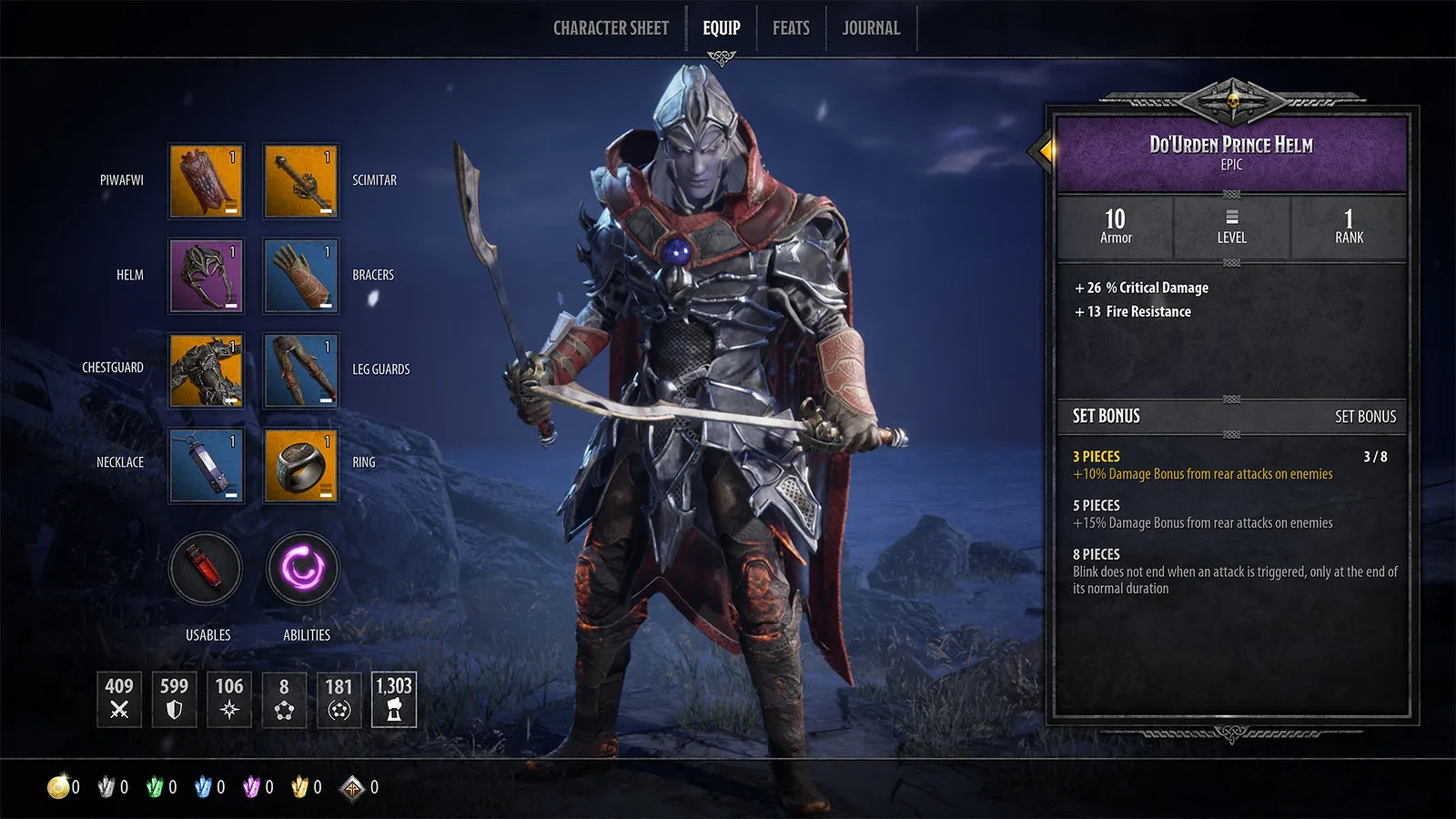This screenshot has width=1456, height=819.
Task: Click the purple Helm equipment slot
Action: pyautogui.click(x=207, y=276)
